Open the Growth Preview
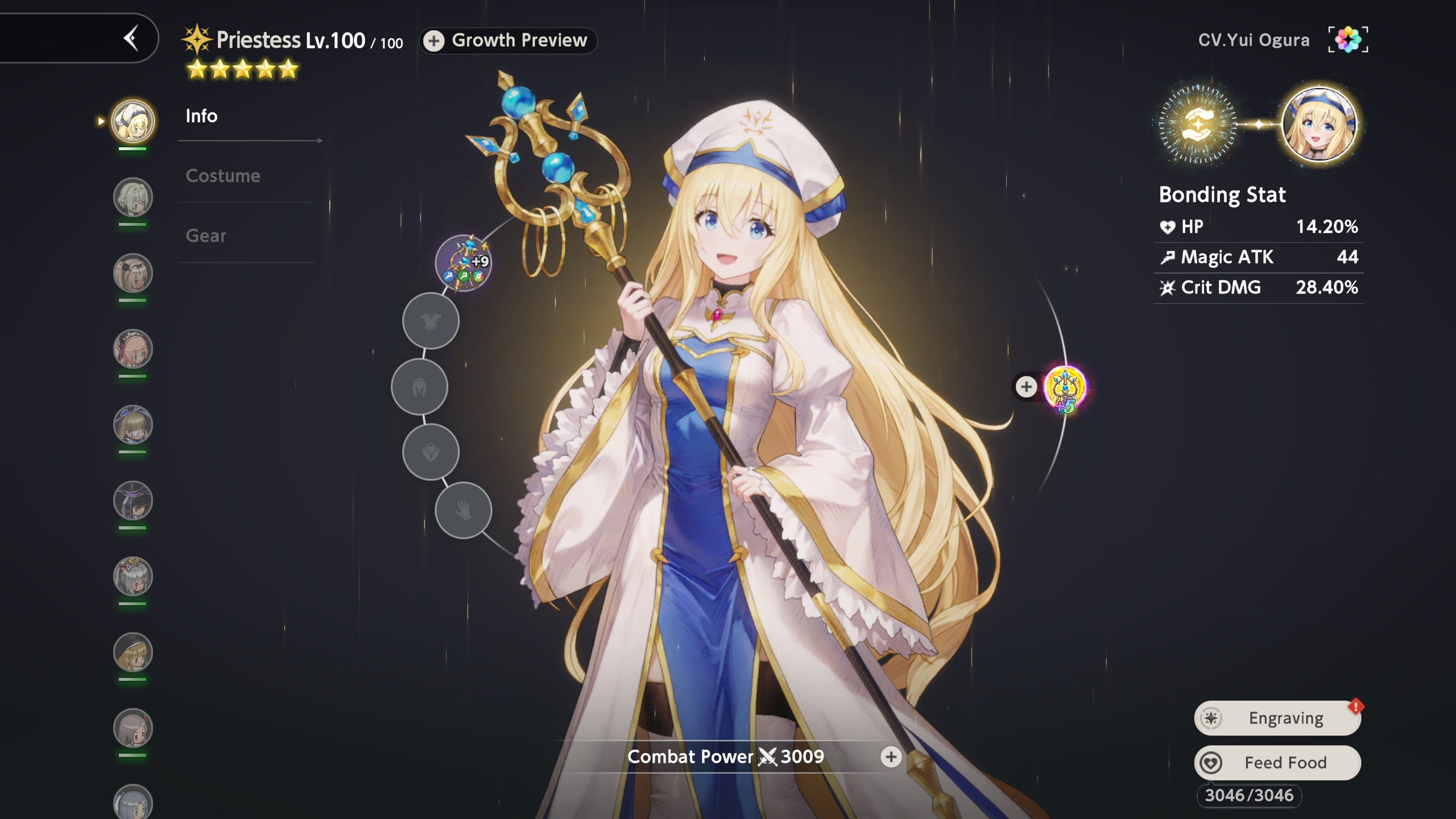This screenshot has width=1456, height=819. click(x=508, y=40)
